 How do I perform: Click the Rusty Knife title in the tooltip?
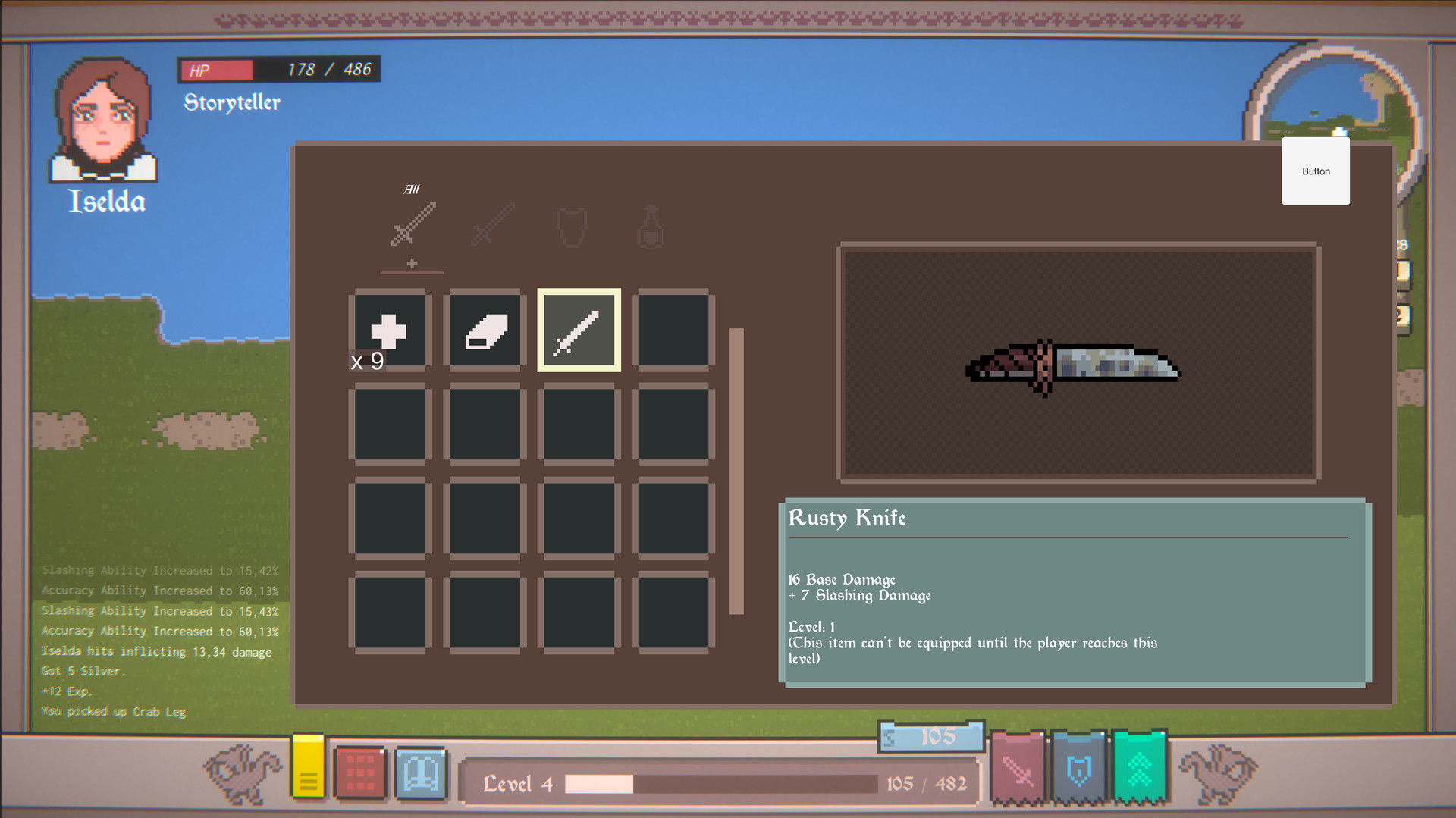(847, 519)
